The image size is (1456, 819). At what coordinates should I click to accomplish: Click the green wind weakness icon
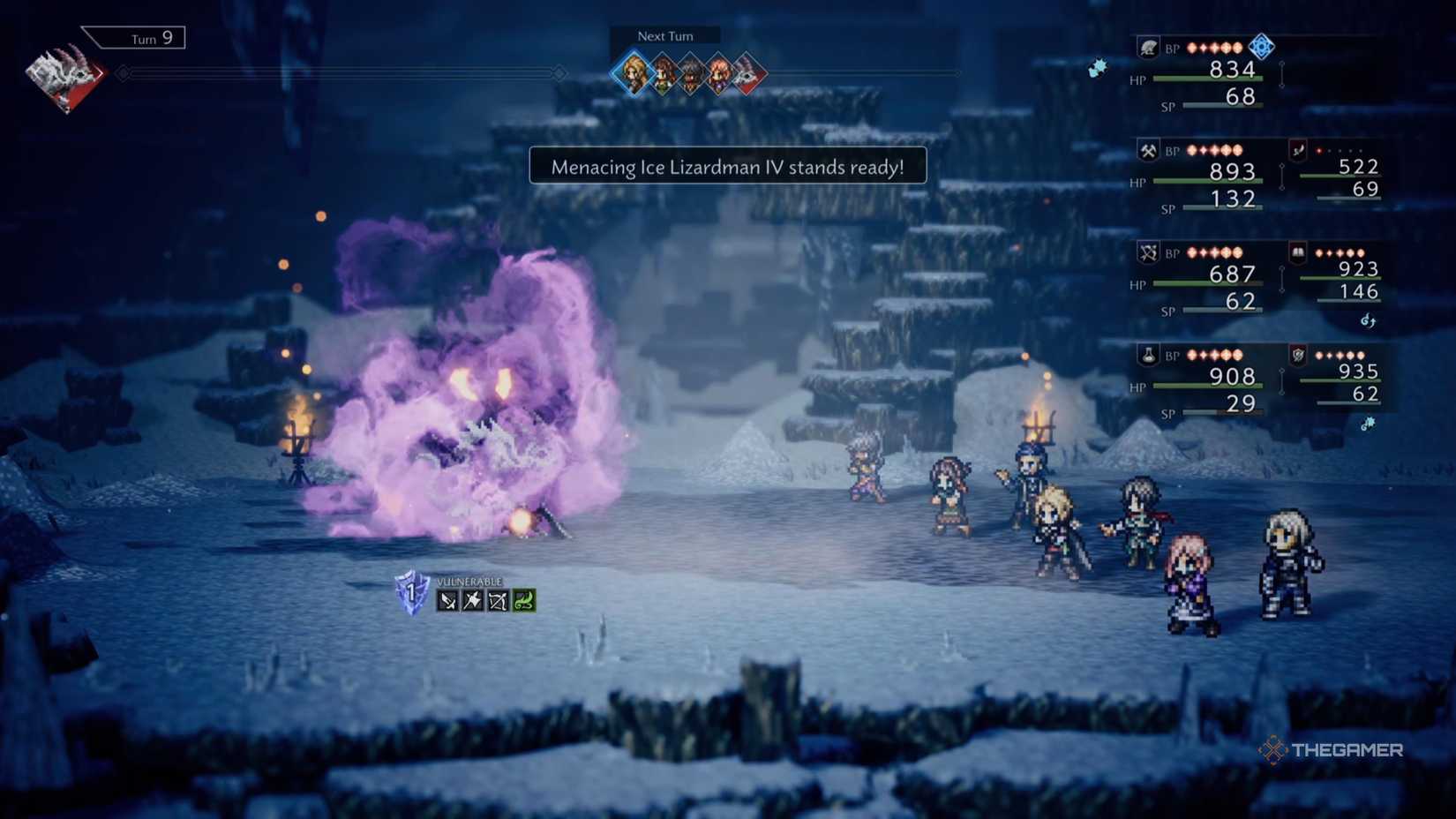522,601
